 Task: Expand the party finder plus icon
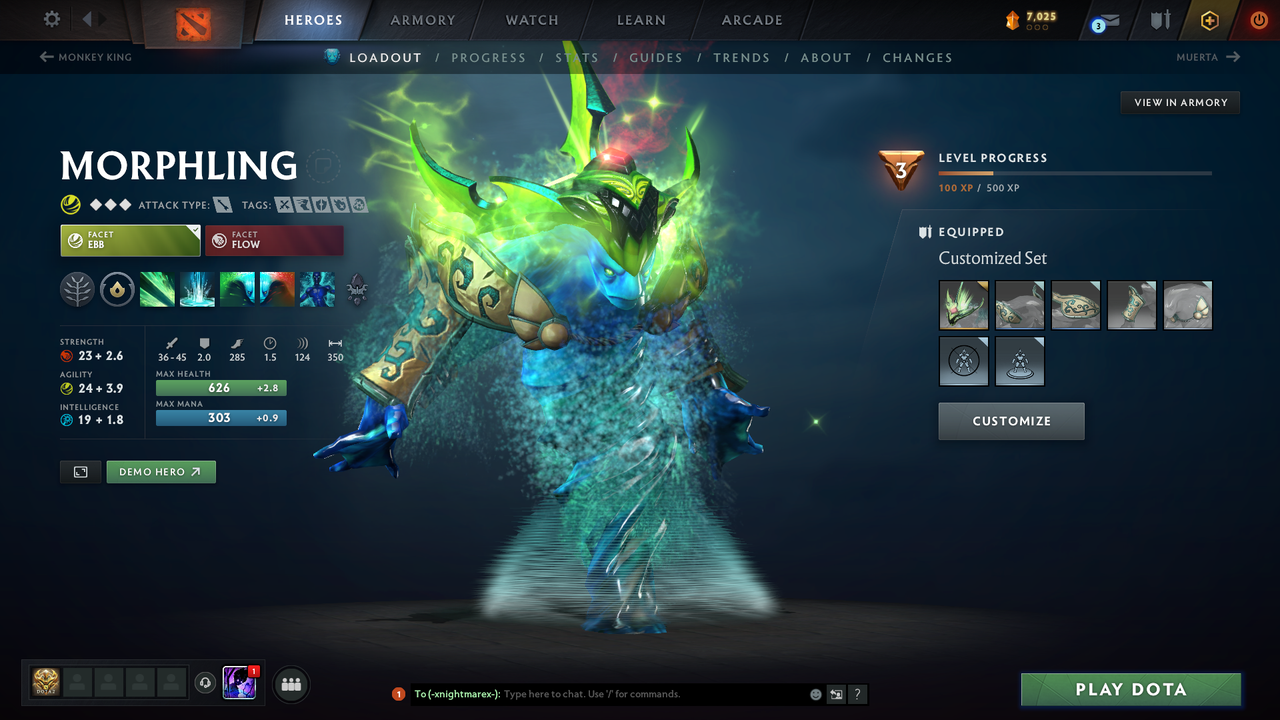pyautogui.click(x=290, y=684)
